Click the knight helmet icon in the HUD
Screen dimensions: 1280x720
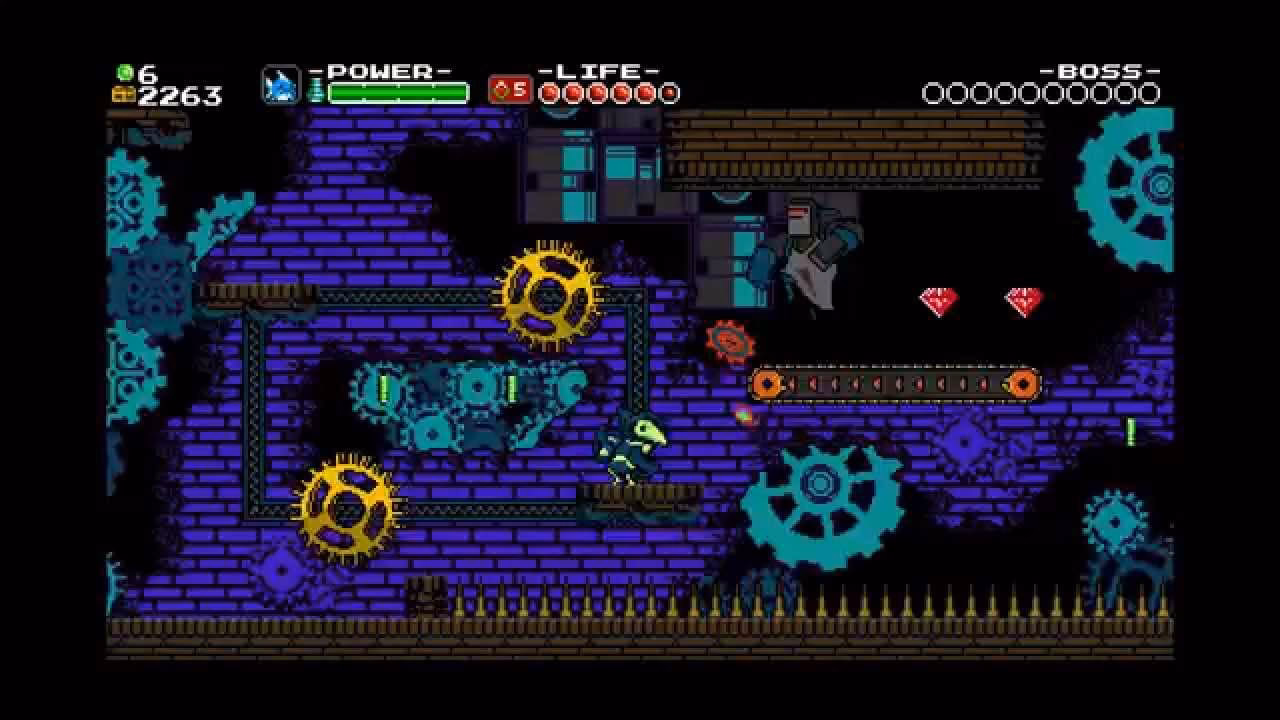[x=280, y=87]
